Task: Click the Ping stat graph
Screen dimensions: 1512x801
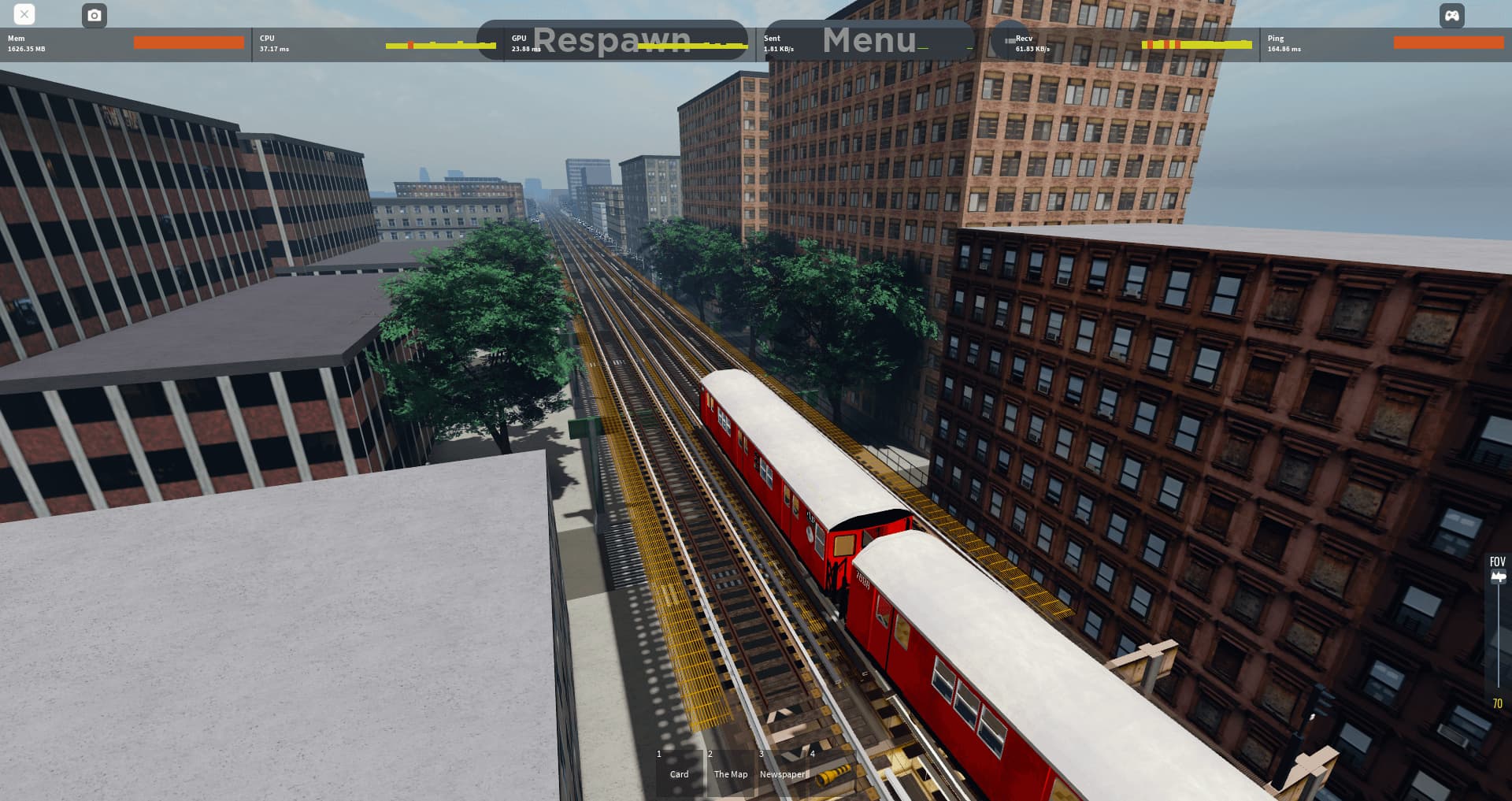Action: click(1447, 43)
